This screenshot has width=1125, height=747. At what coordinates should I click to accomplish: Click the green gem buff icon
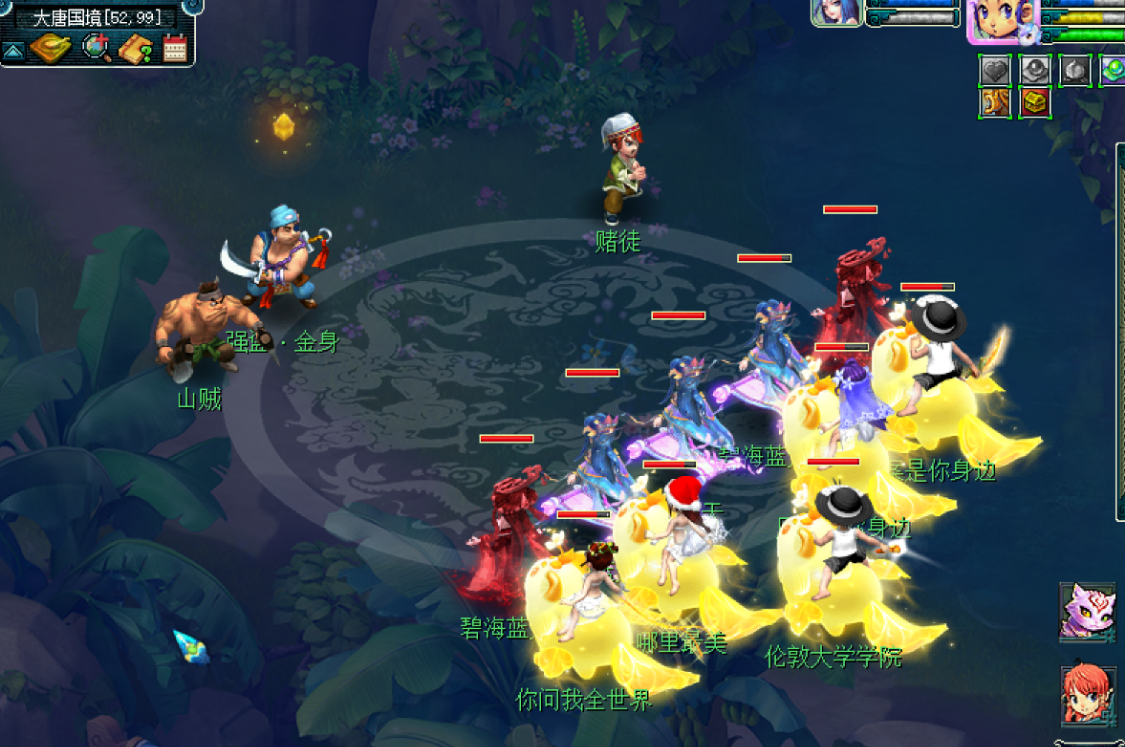coord(1113,71)
